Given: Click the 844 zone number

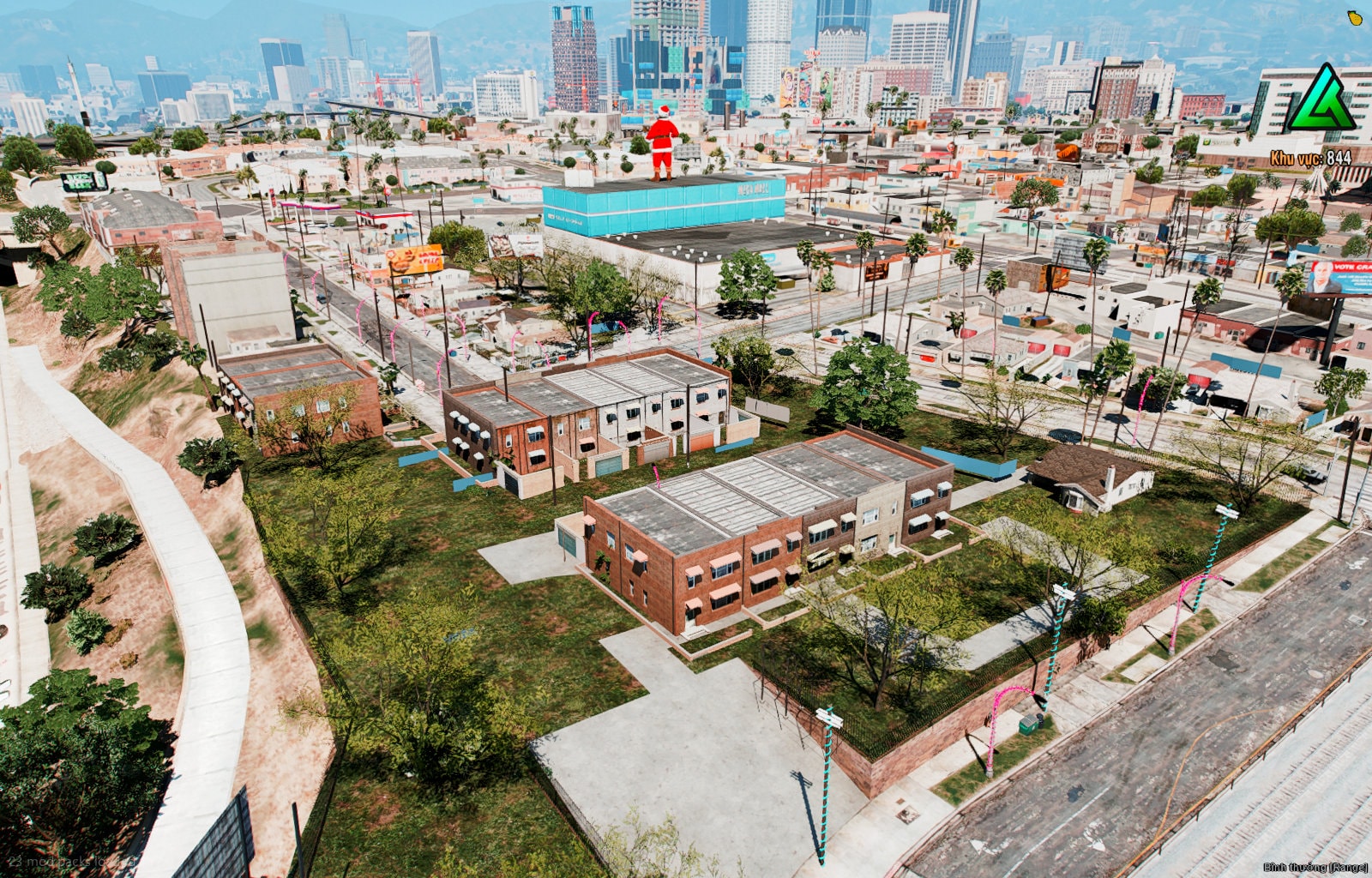Looking at the screenshot, I should click(x=1339, y=157).
